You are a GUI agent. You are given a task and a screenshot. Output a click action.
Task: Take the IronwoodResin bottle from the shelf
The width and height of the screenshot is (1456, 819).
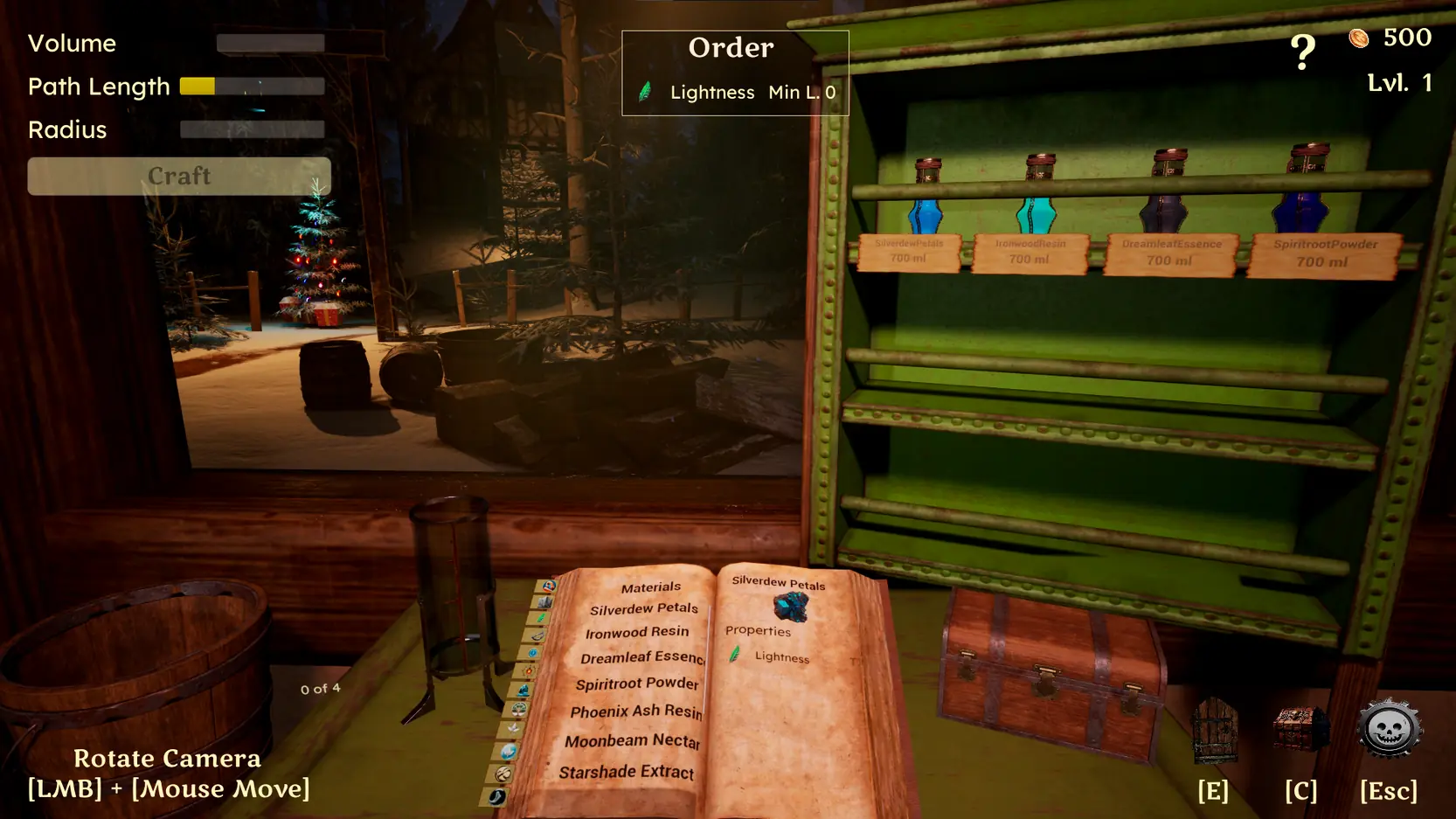tap(1037, 198)
